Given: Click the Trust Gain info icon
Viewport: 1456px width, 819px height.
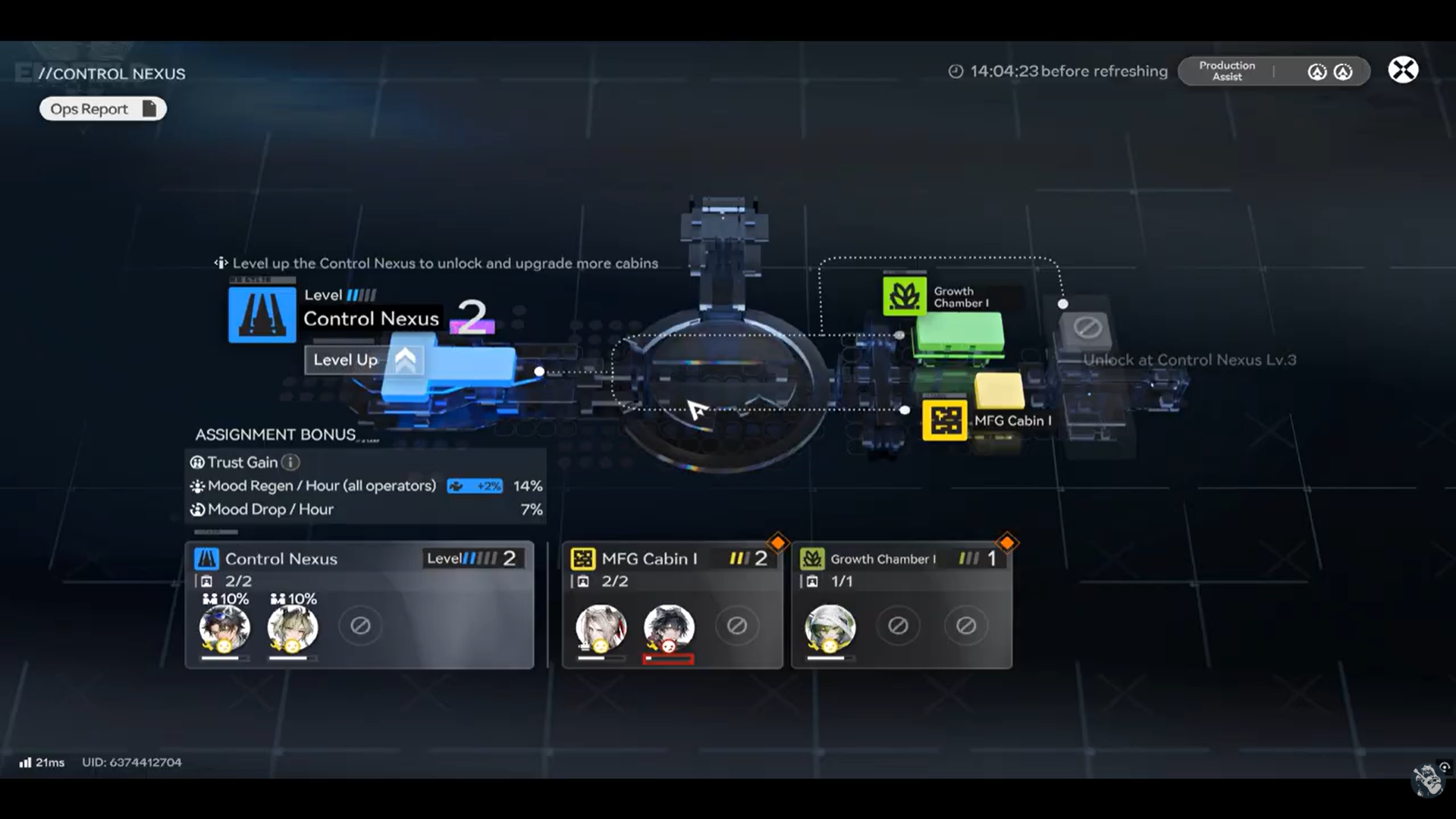Looking at the screenshot, I should tap(290, 463).
